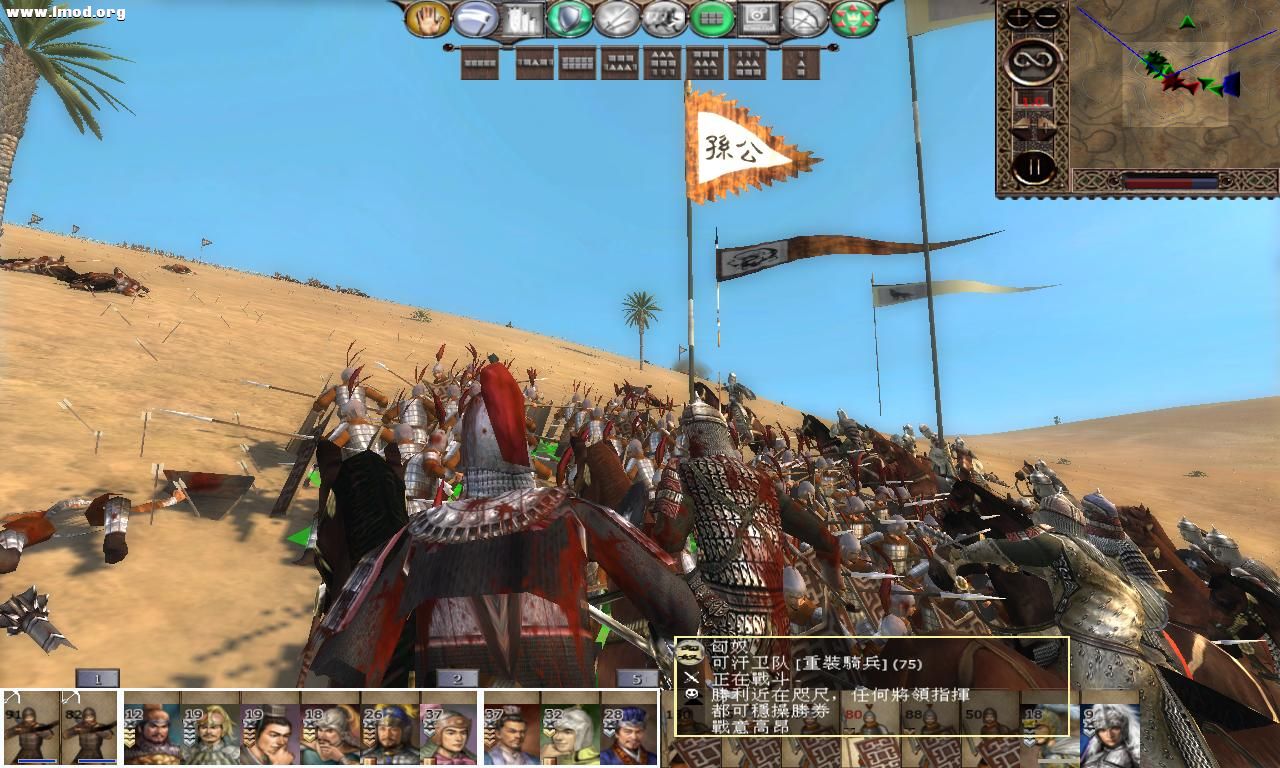Activate the rally crown icon

[851, 17]
